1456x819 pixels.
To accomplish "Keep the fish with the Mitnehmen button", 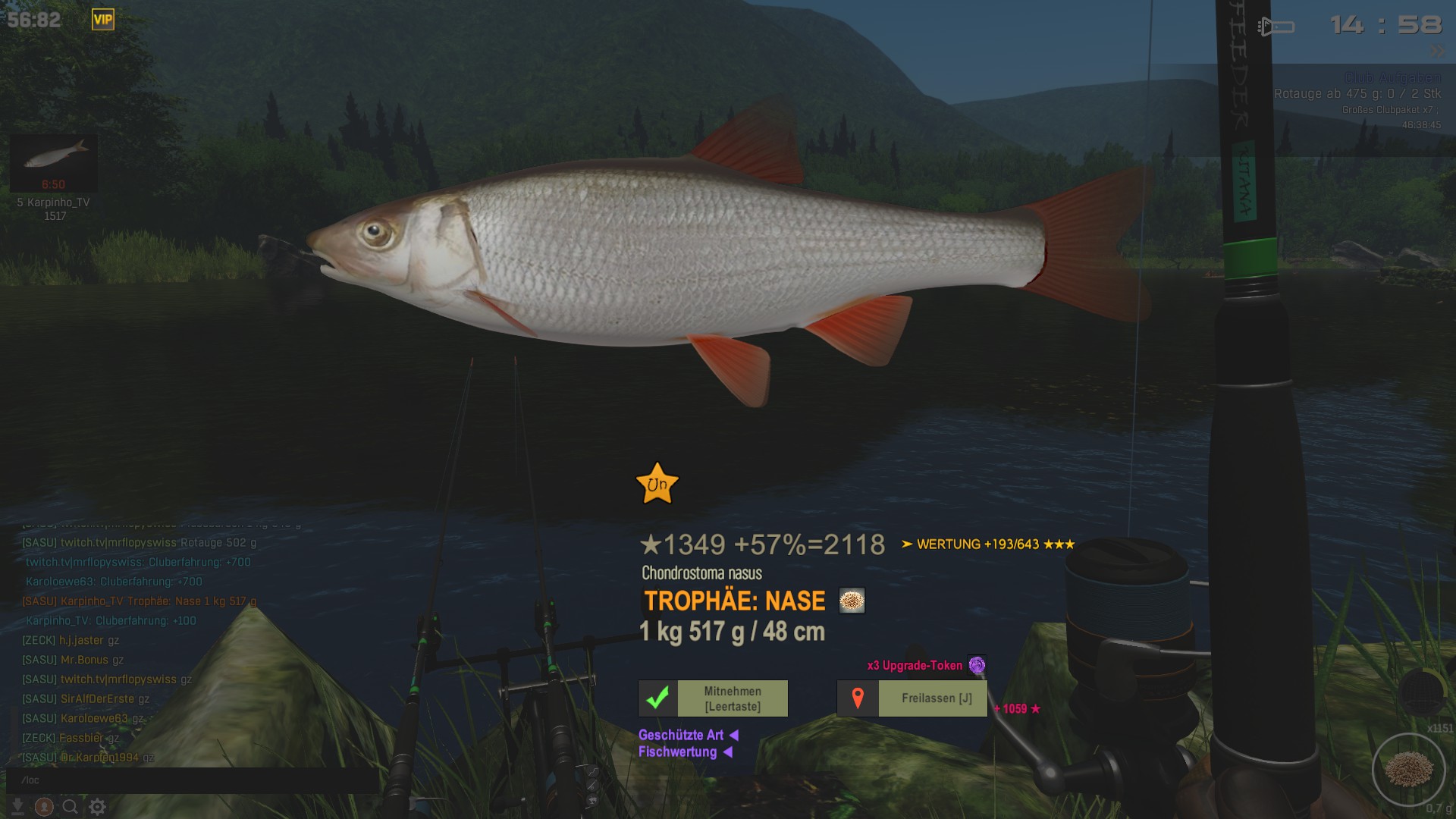I will tap(713, 698).
